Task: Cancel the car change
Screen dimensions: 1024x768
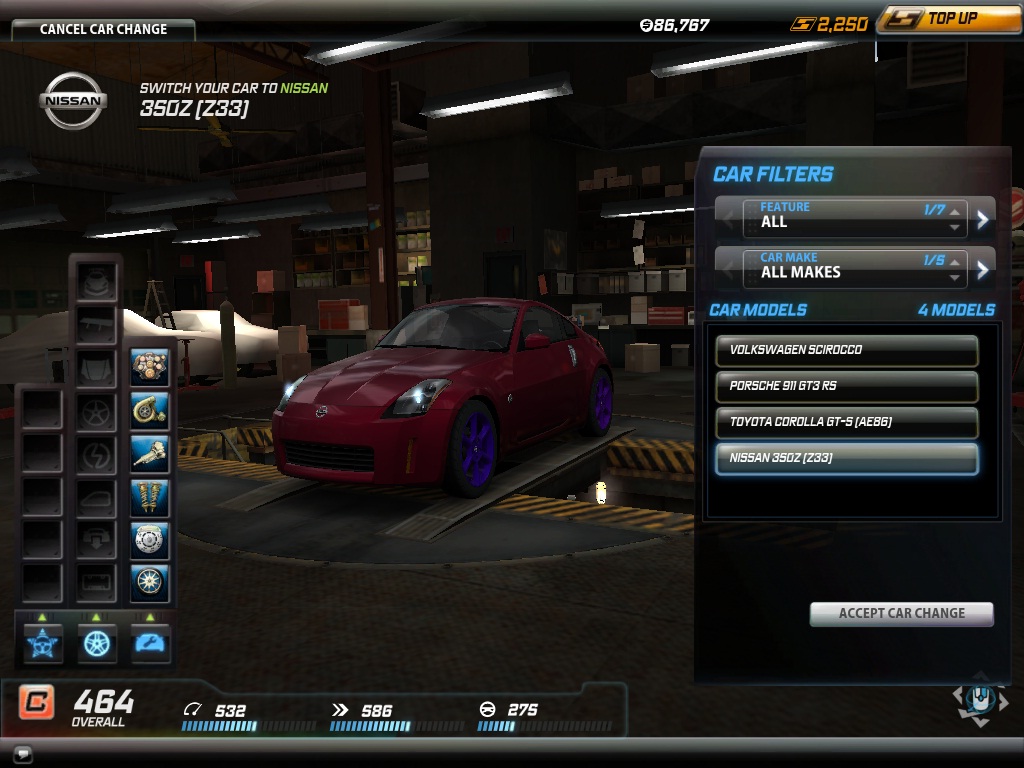Action: click(103, 29)
